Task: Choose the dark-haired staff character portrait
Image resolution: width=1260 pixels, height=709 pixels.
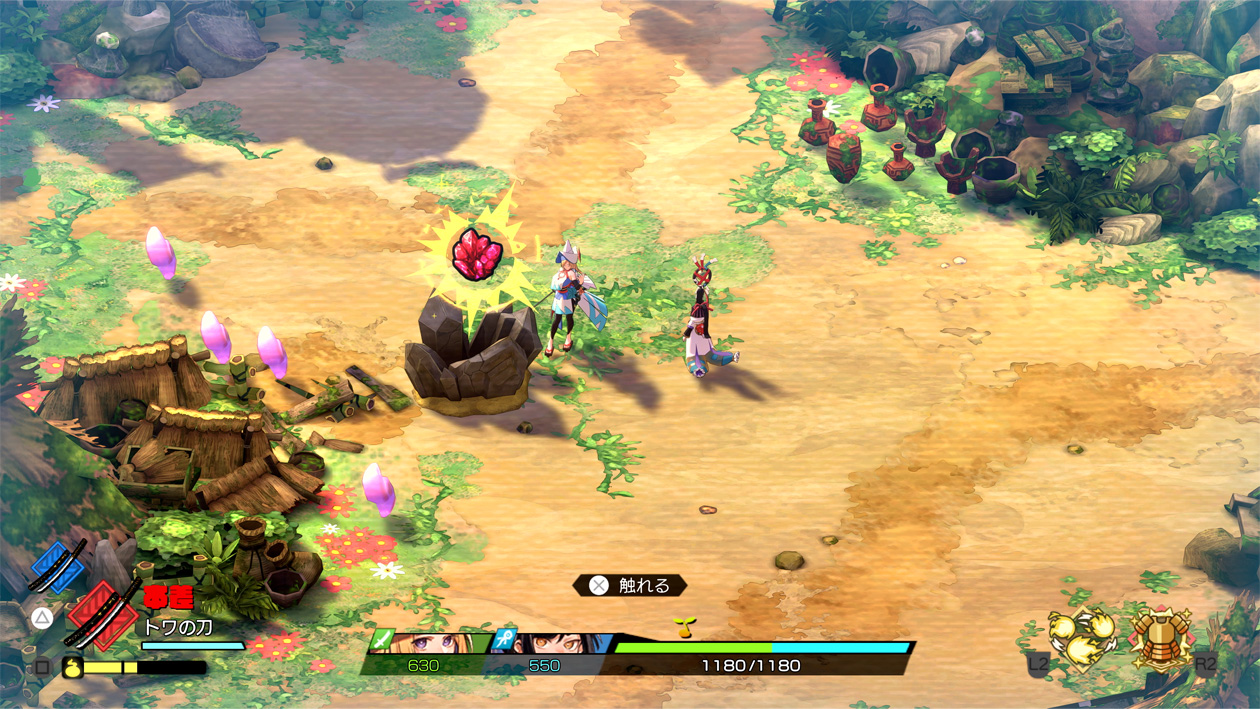Action: [x=553, y=643]
